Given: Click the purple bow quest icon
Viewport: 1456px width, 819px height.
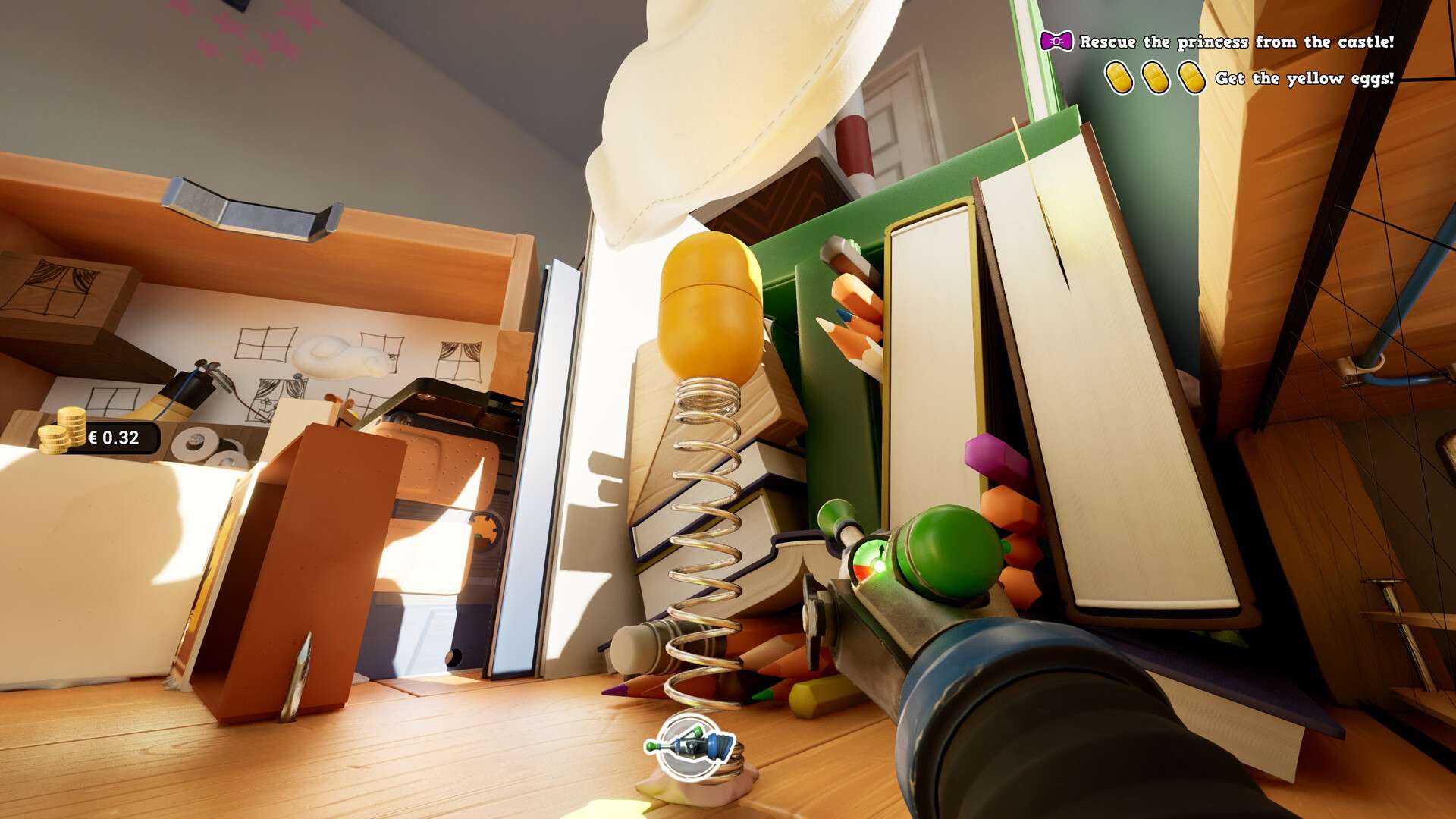Looking at the screenshot, I should click(1056, 41).
